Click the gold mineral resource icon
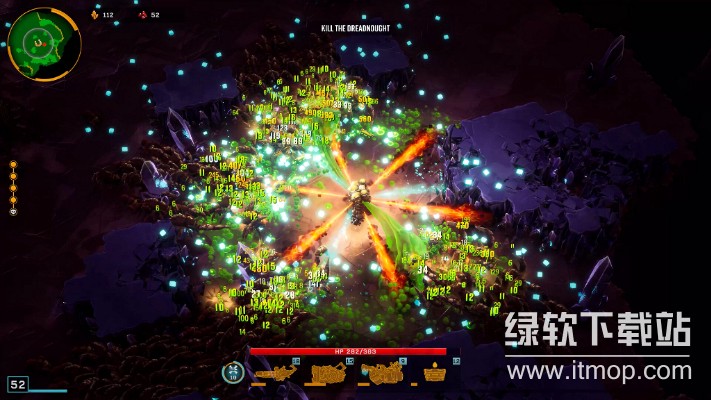This screenshot has height=400, width=711. click(96, 15)
